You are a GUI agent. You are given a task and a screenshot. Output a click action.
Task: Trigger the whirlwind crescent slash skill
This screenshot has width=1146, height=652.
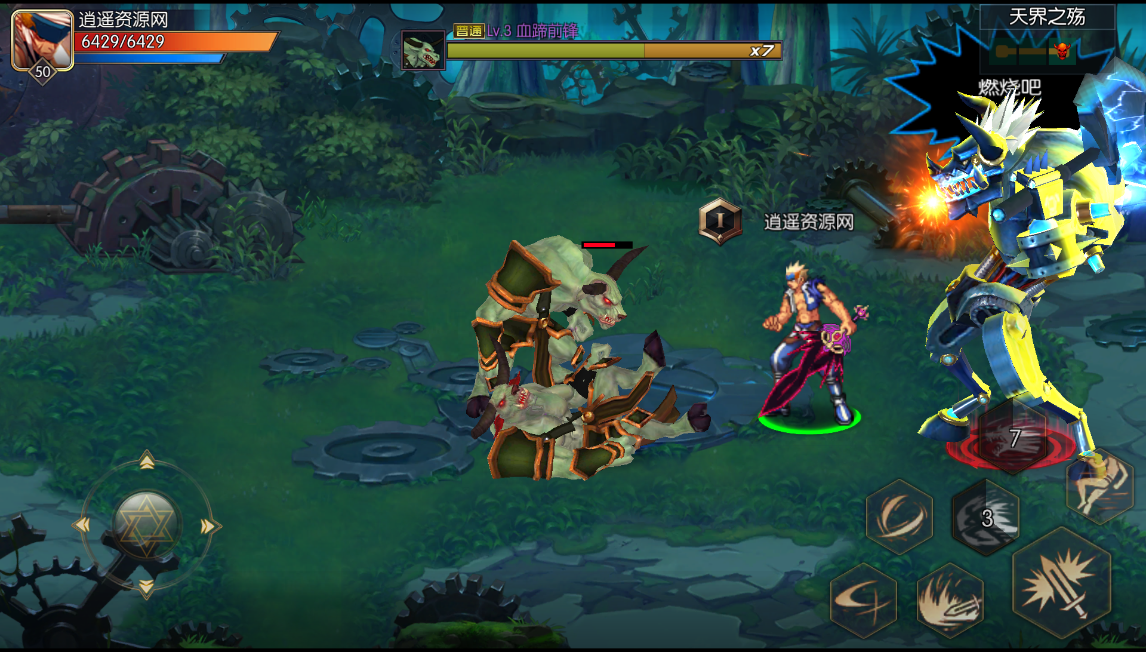pos(898,516)
